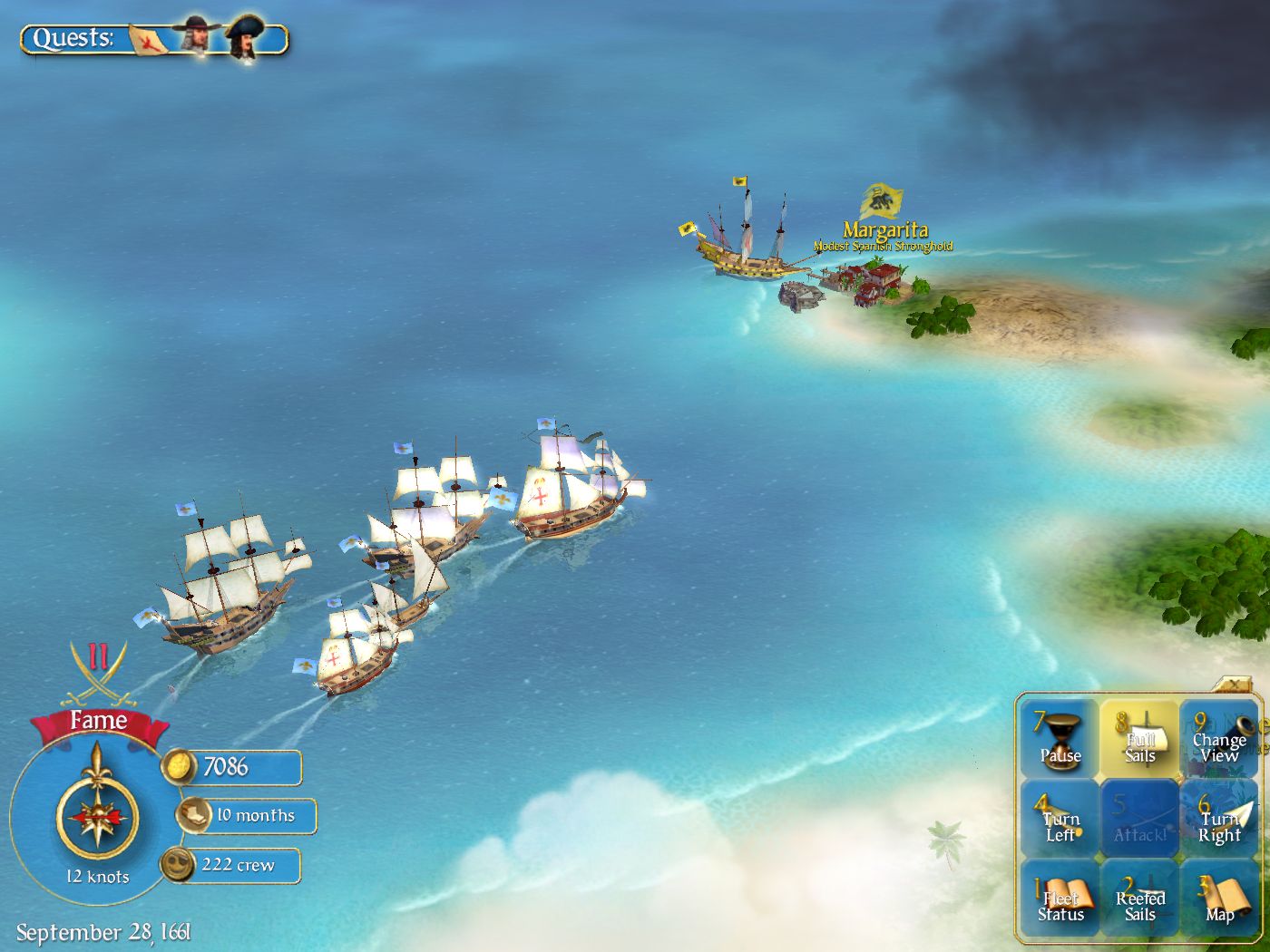This screenshot has height=952, width=1270.
Task: Pause the game with the hourglass button
Action: pyautogui.click(x=1060, y=741)
